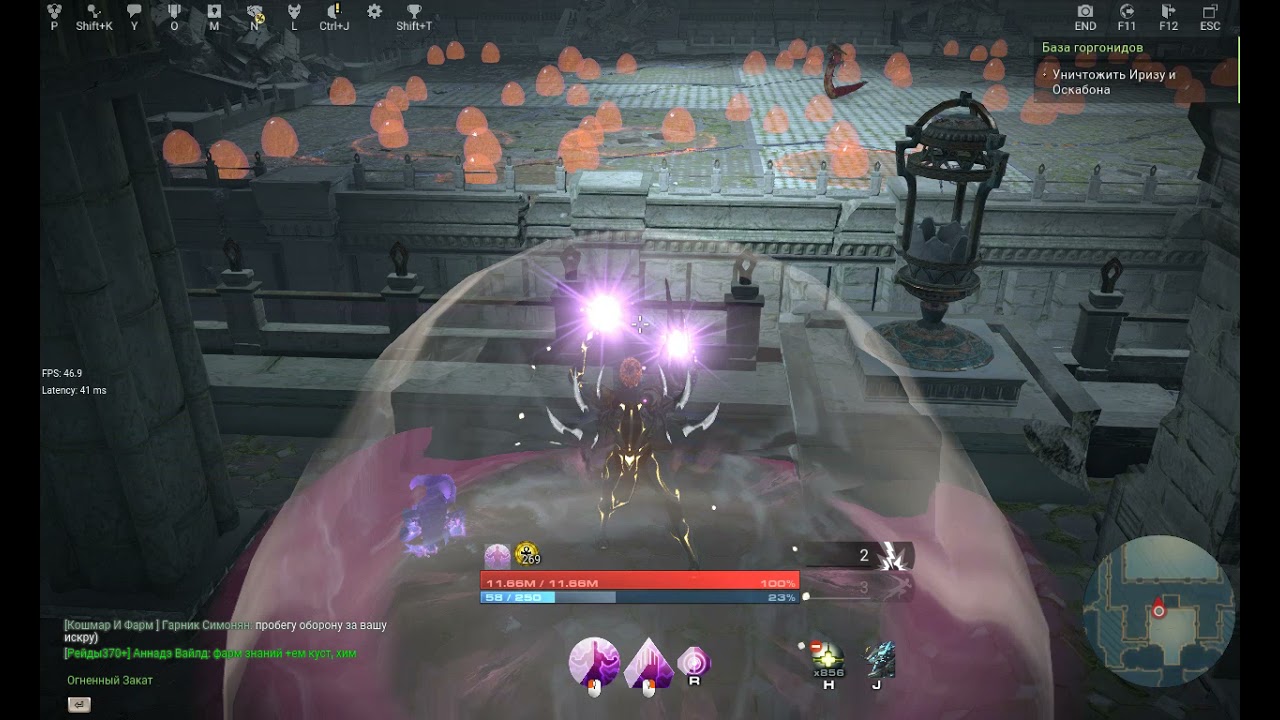Open the settings gear menu
This screenshot has width=1280, height=720.
pyautogui.click(x=374, y=12)
